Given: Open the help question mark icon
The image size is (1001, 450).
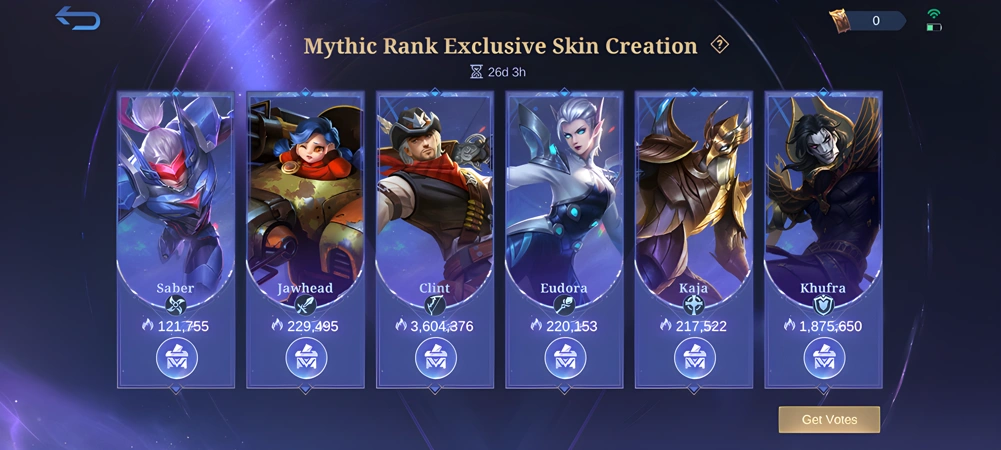Looking at the screenshot, I should tap(719, 45).
